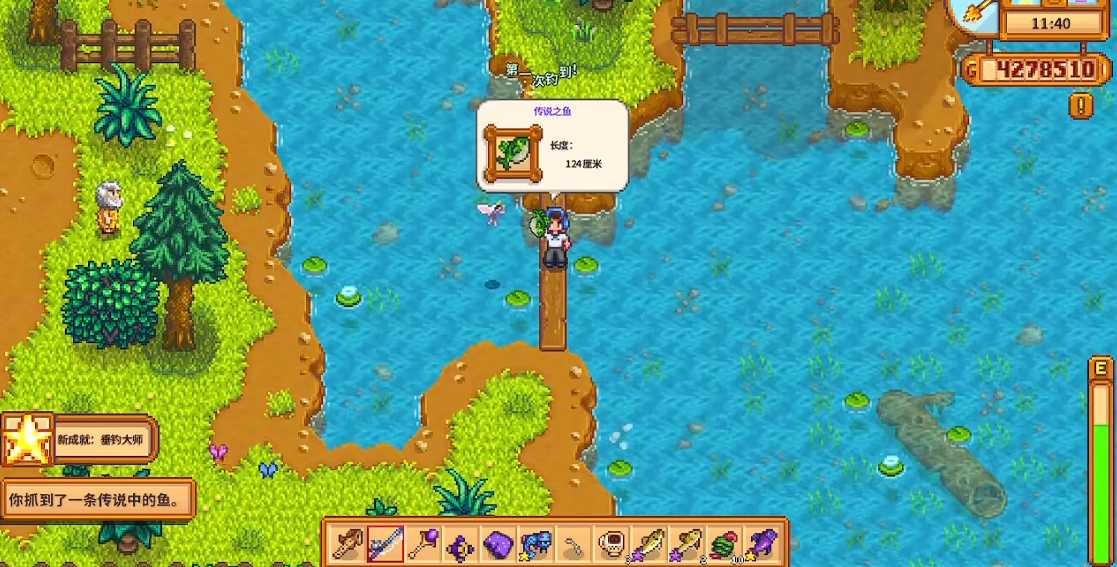This screenshot has width=1117, height=567.
Task: Equip the purple-orb scepter from the hotbar
Action: (x=423, y=545)
